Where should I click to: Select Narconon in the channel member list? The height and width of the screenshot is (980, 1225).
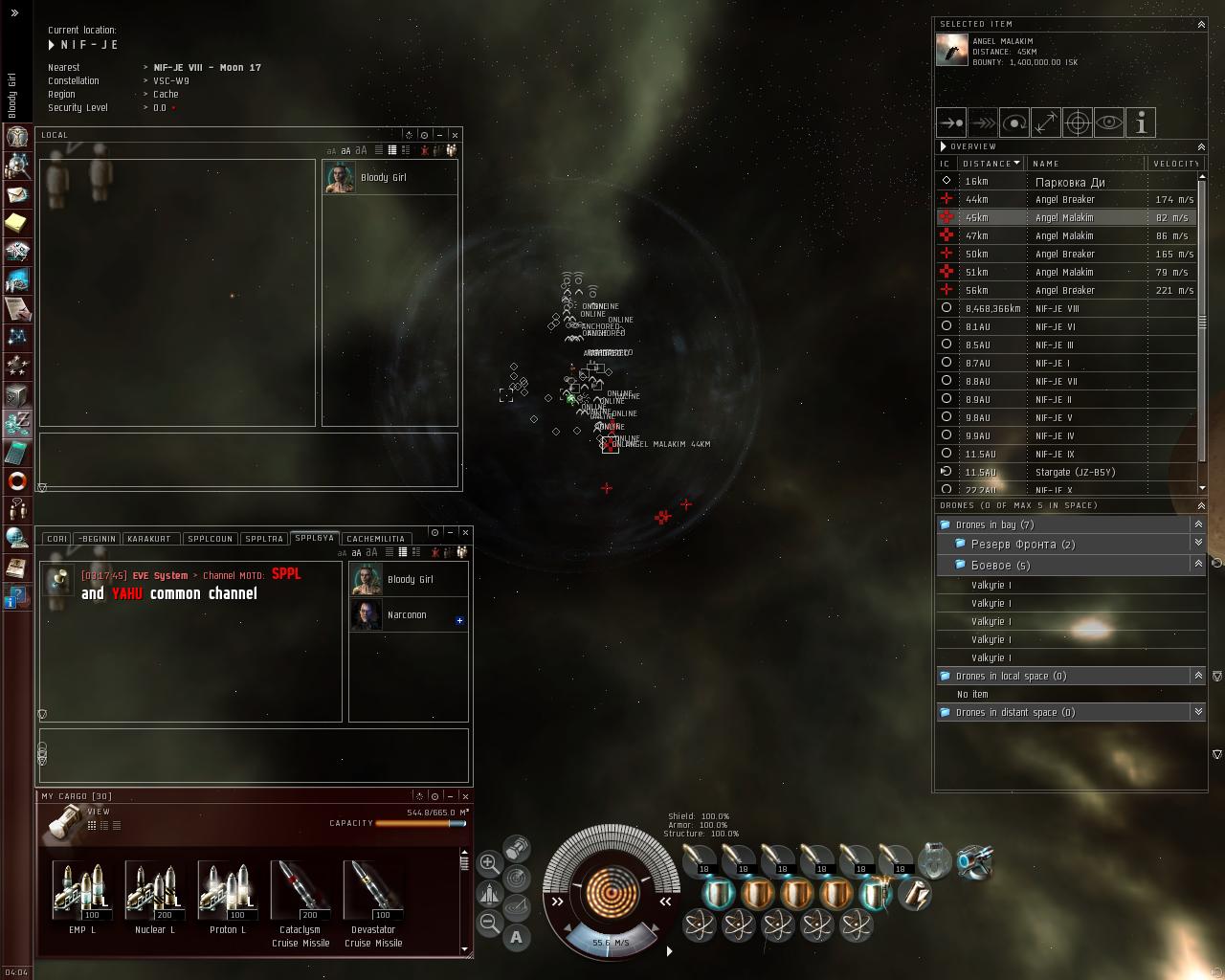tap(407, 615)
